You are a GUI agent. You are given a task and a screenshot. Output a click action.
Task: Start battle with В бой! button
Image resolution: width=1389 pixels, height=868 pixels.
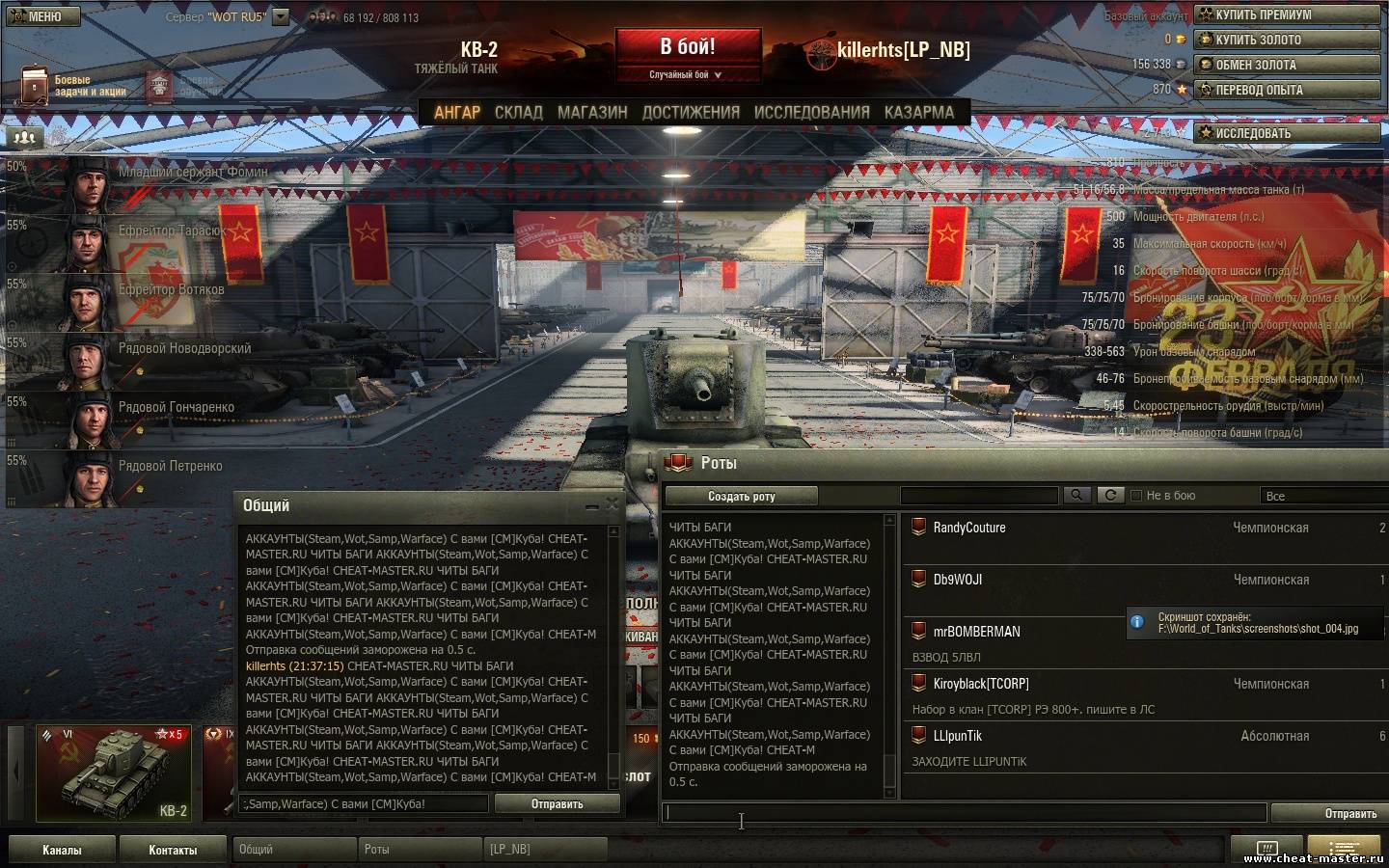point(688,47)
